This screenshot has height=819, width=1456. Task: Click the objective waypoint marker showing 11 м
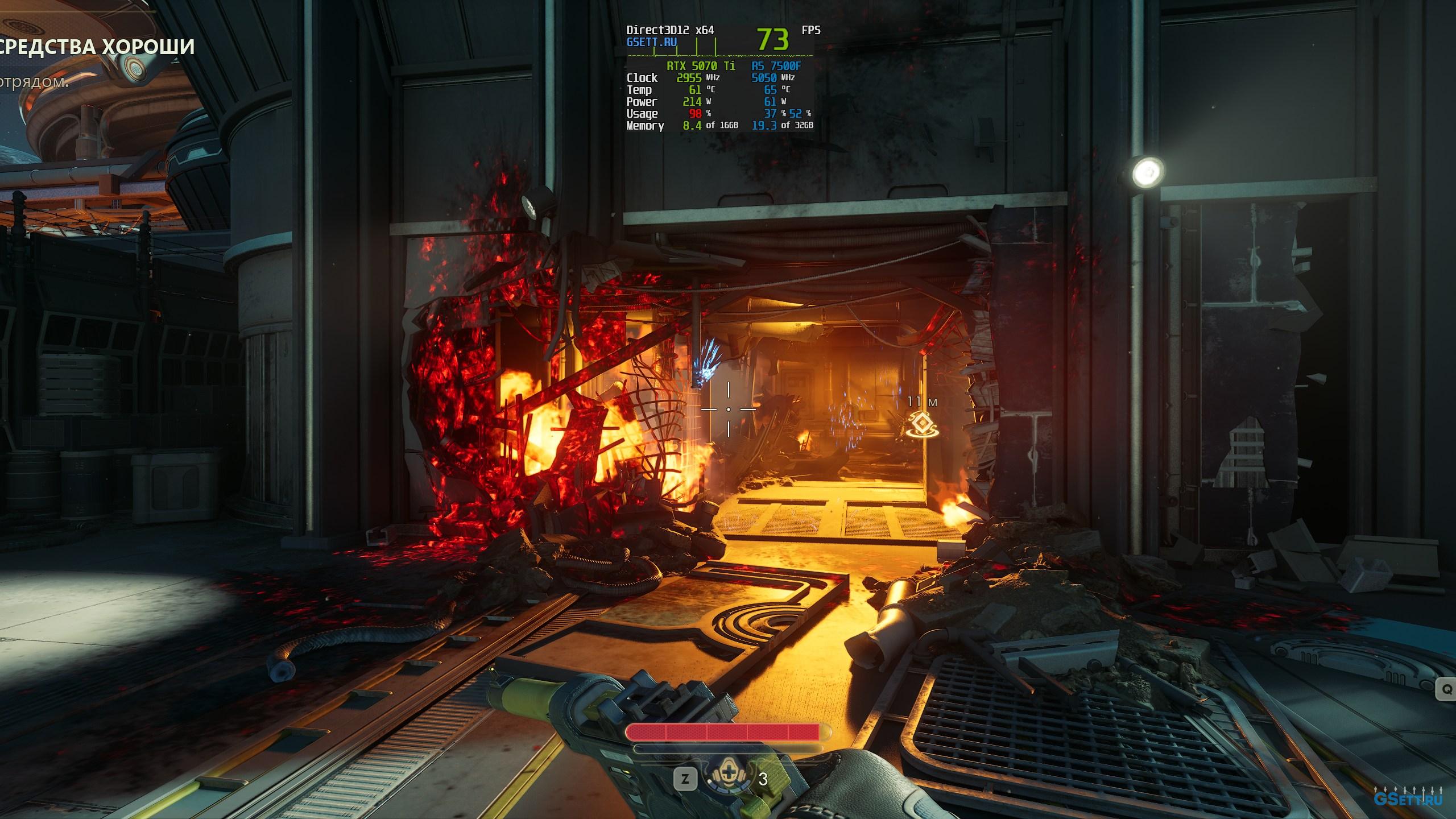922,425
